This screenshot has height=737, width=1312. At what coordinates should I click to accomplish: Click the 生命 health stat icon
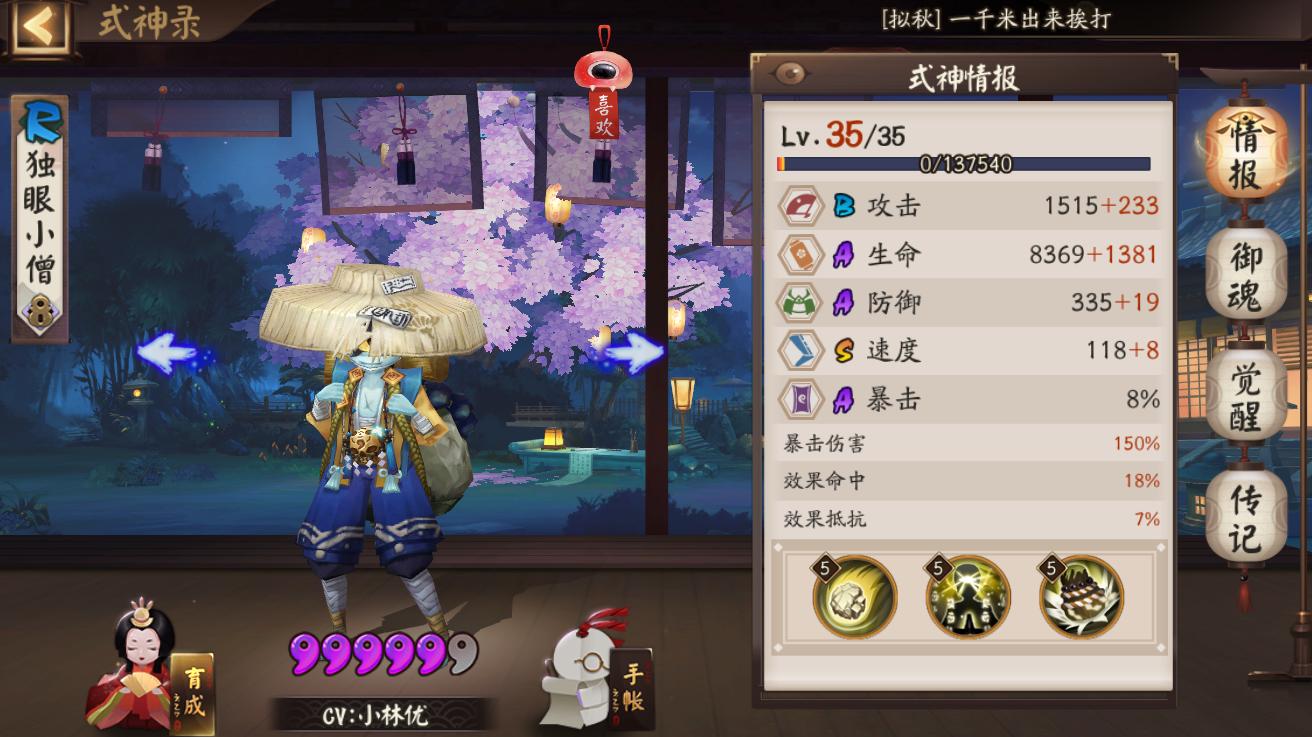click(798, 254)
